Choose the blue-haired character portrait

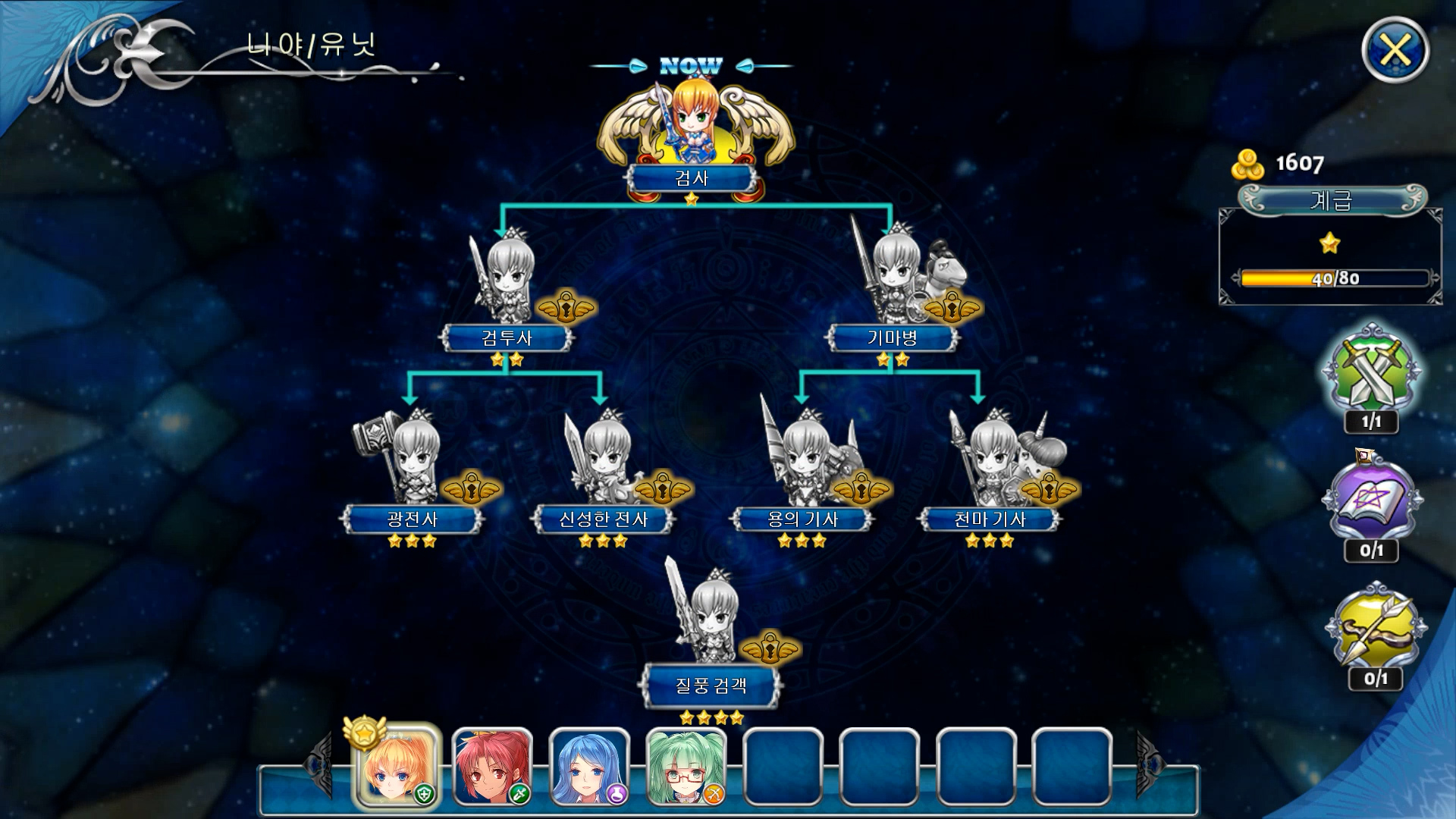[589, 766]
